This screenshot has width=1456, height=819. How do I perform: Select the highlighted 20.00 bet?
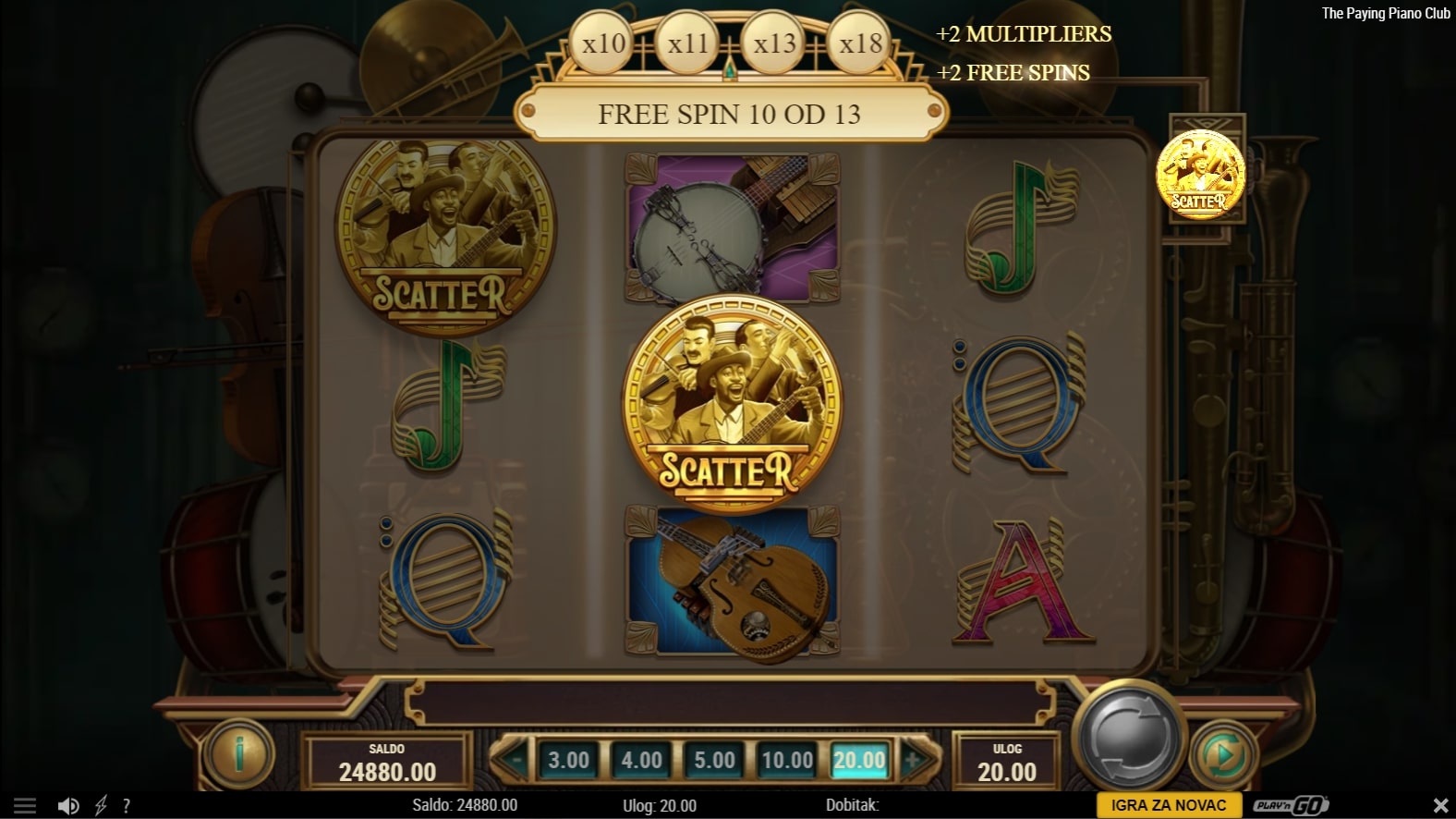(859, 760)
